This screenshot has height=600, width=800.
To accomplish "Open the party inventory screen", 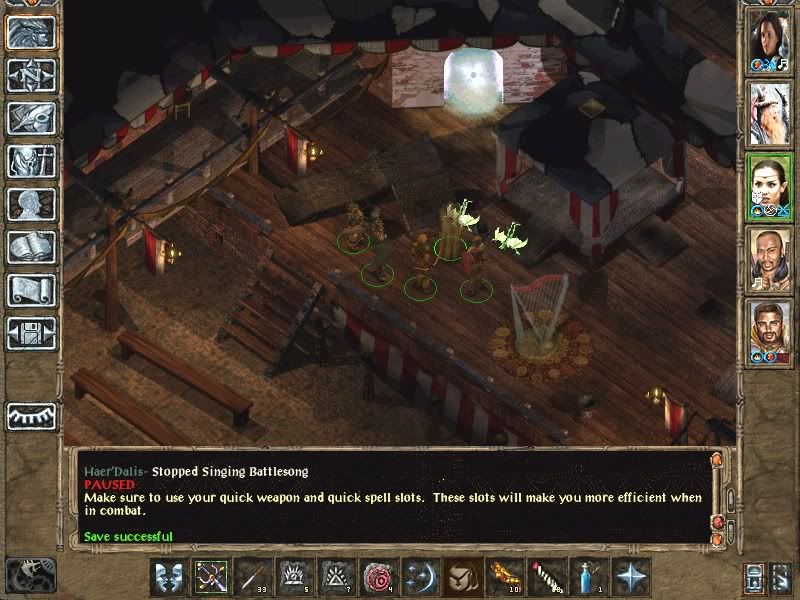I will tap(31, 161).
